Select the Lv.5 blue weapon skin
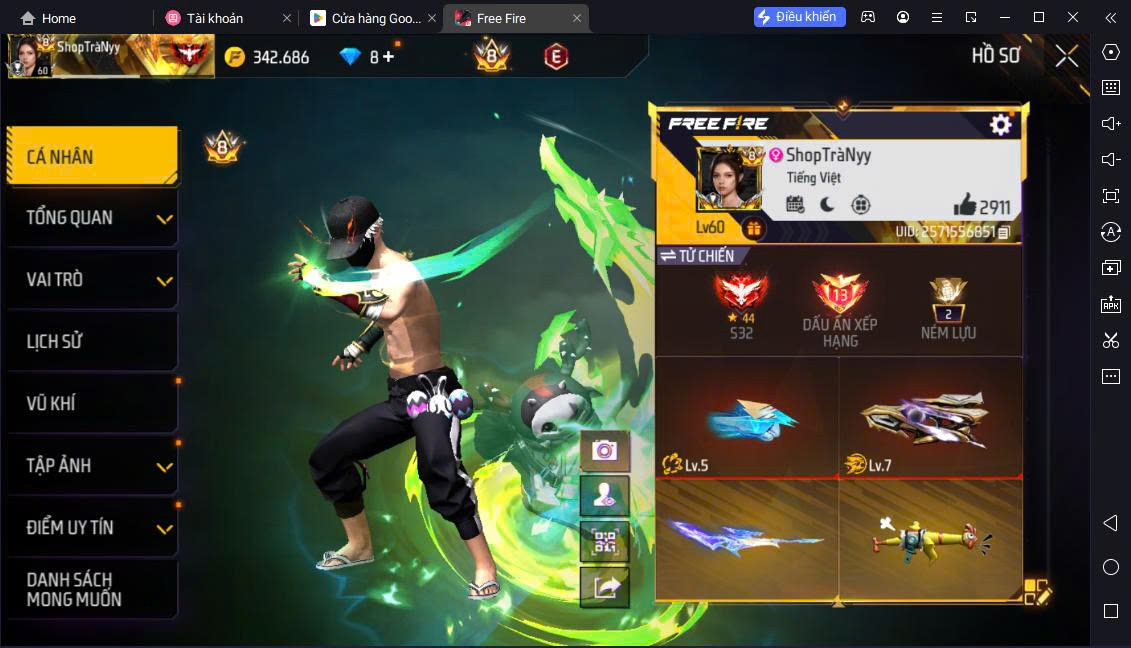 tap(746, 418)
